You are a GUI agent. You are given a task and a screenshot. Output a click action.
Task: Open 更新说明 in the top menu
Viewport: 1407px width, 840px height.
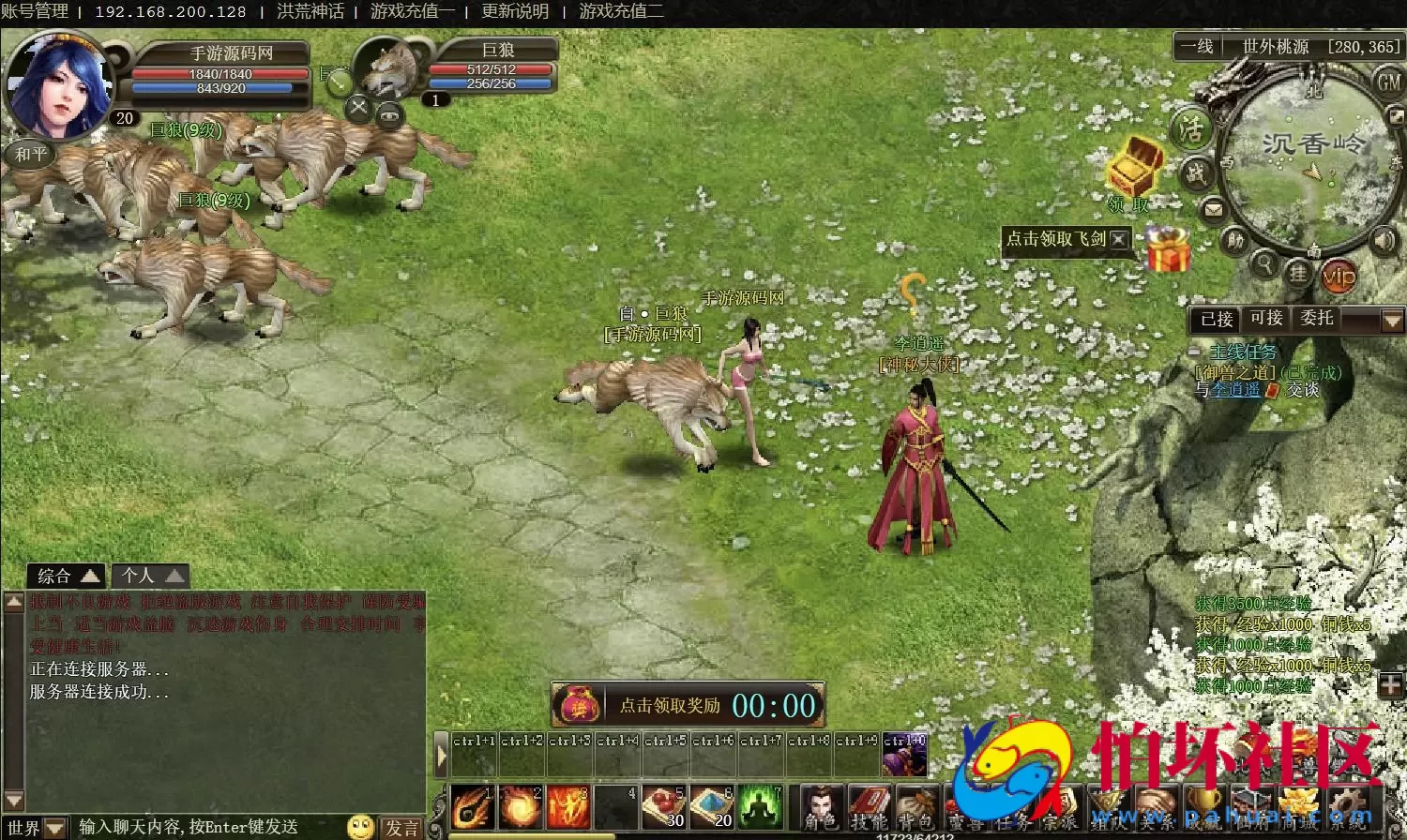[x=515, y=11]
